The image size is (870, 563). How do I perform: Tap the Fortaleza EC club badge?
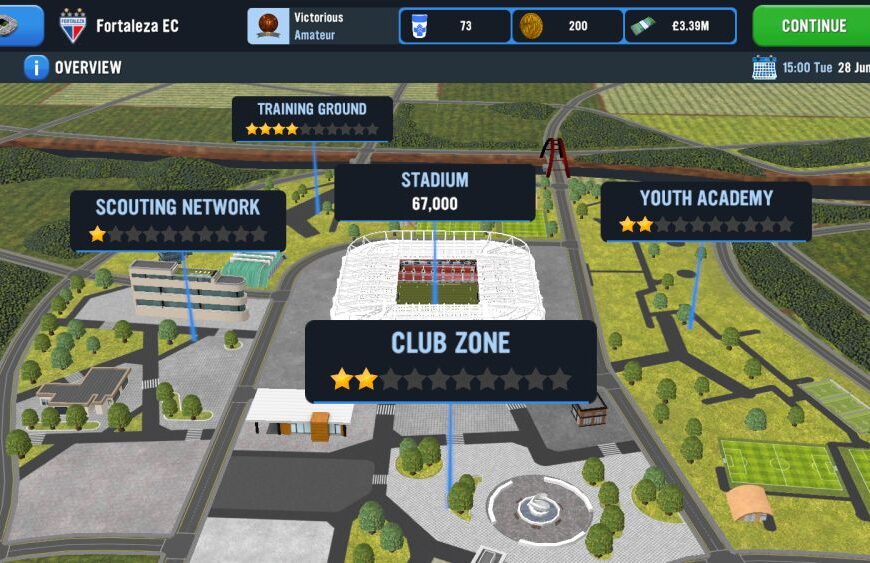pyautogui.click(x=72, y=26)
